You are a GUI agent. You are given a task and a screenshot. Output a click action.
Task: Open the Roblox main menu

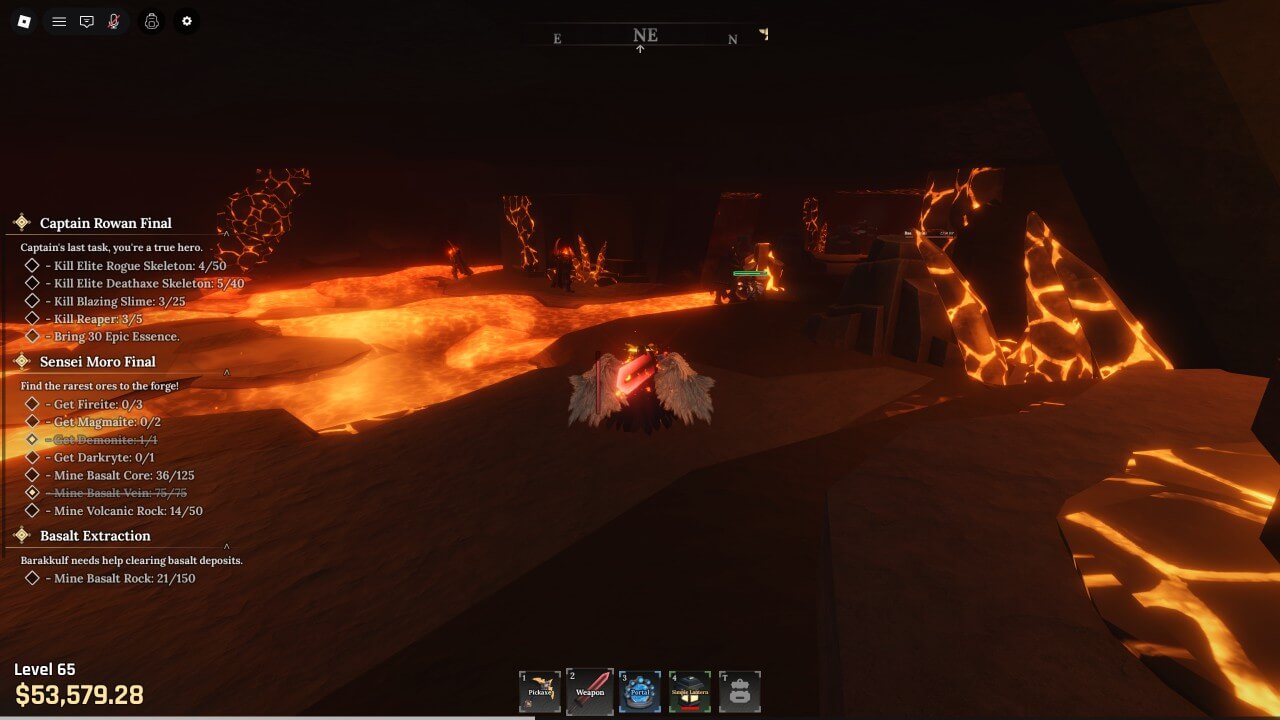pyautogui.click(x=25, y=21)
